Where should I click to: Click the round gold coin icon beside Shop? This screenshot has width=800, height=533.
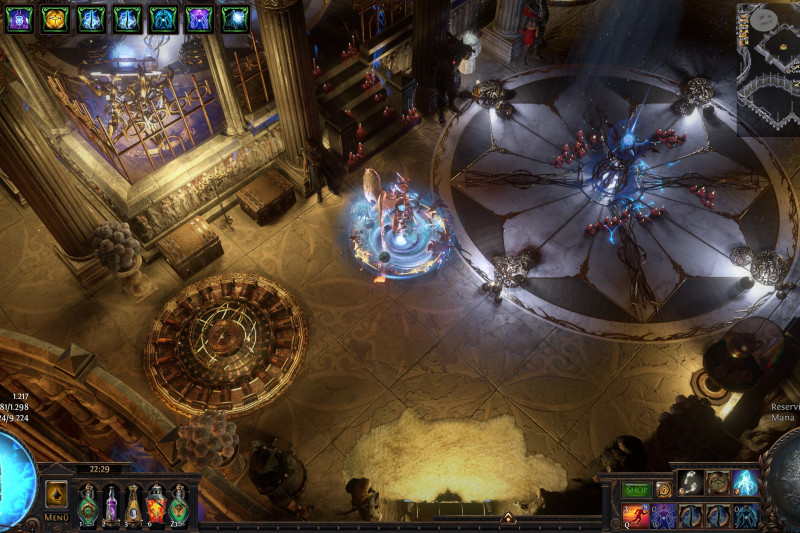point(663,490)
